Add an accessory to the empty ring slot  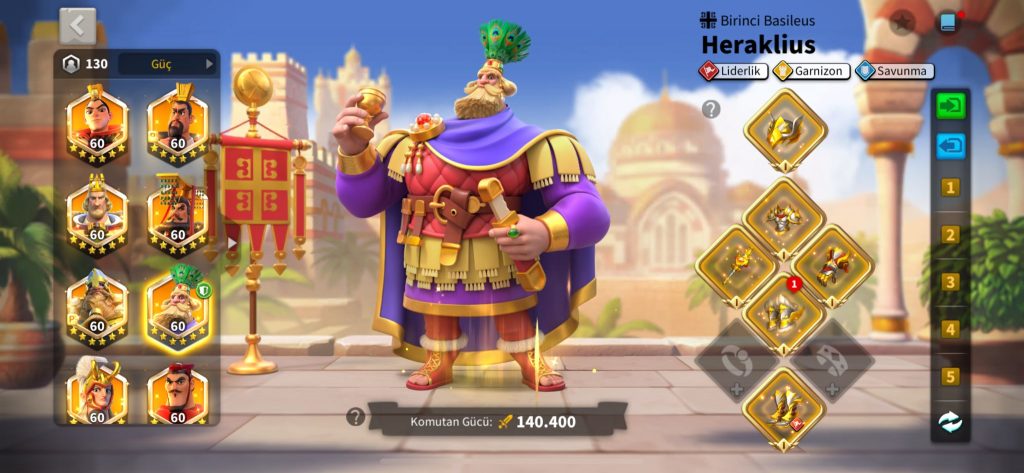coord(737,358)
